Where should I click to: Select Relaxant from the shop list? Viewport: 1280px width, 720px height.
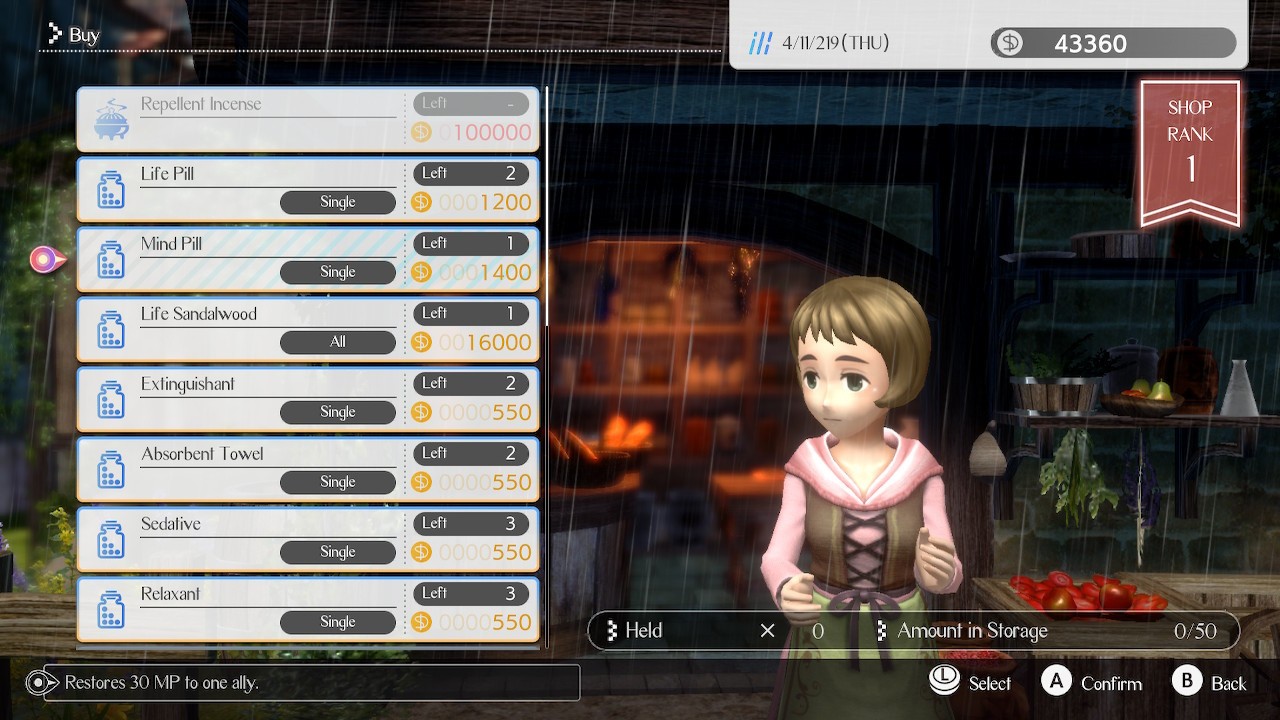point(307,609)
